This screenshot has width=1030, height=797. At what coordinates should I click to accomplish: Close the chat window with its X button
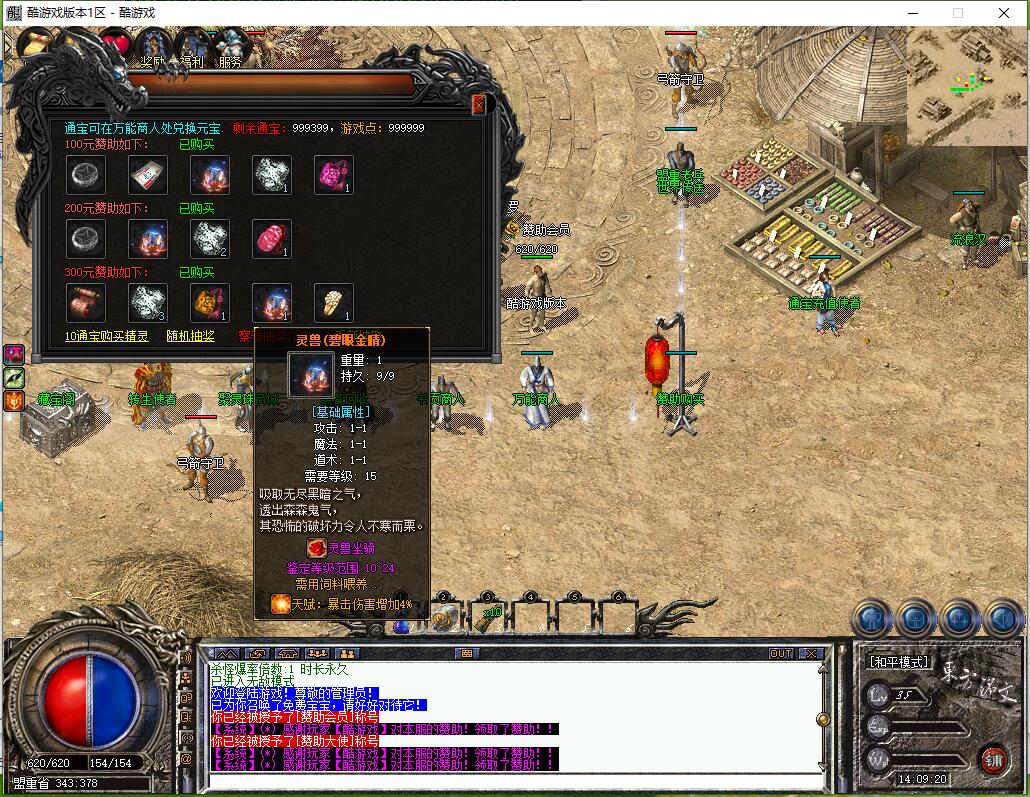tap(810, 653)
